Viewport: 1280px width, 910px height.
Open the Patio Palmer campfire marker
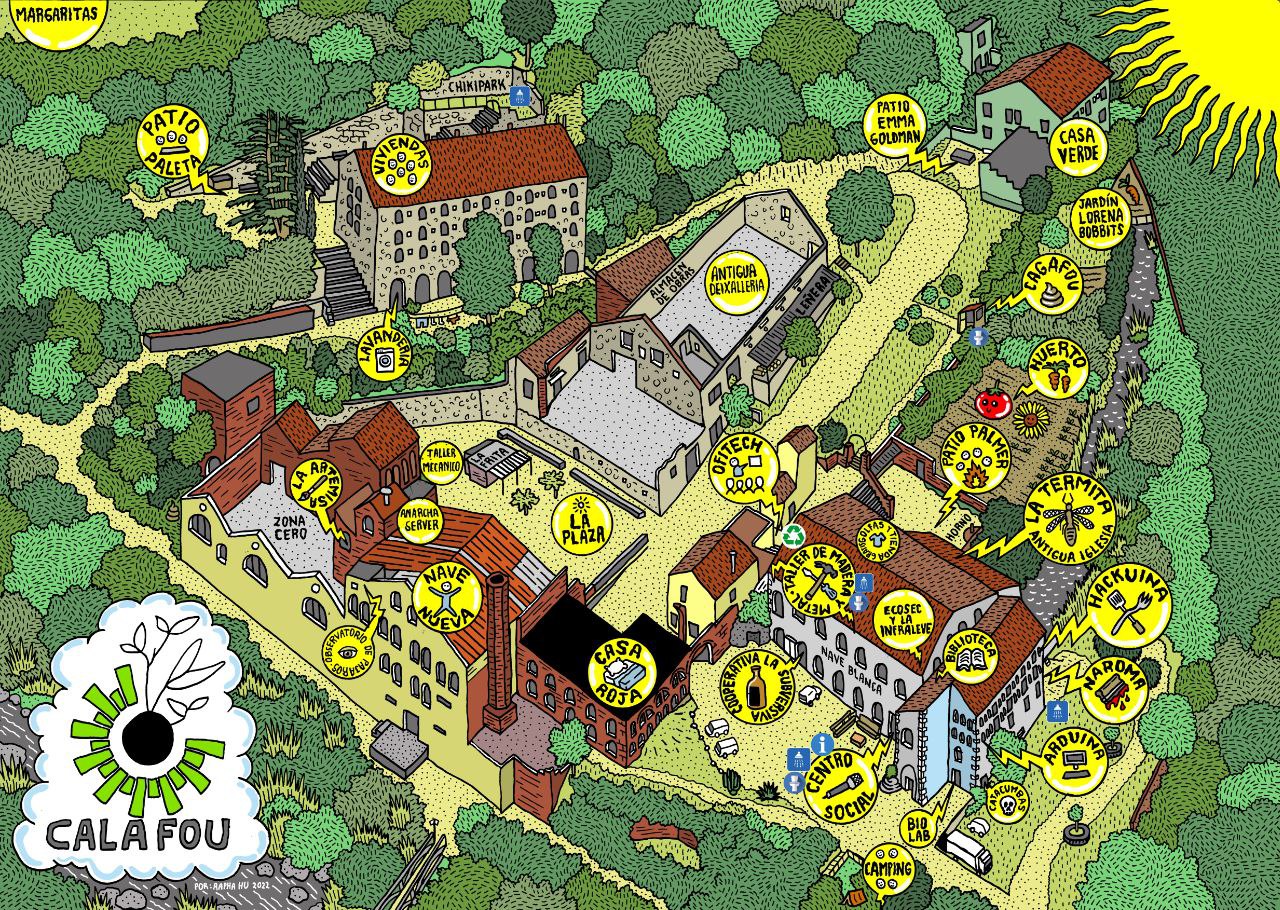(x=977, y=459)
